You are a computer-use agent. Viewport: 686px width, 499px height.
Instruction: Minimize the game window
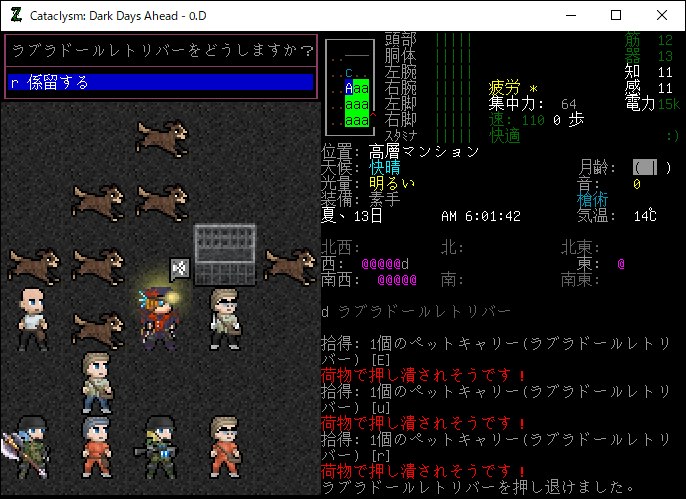pos(569,15)
